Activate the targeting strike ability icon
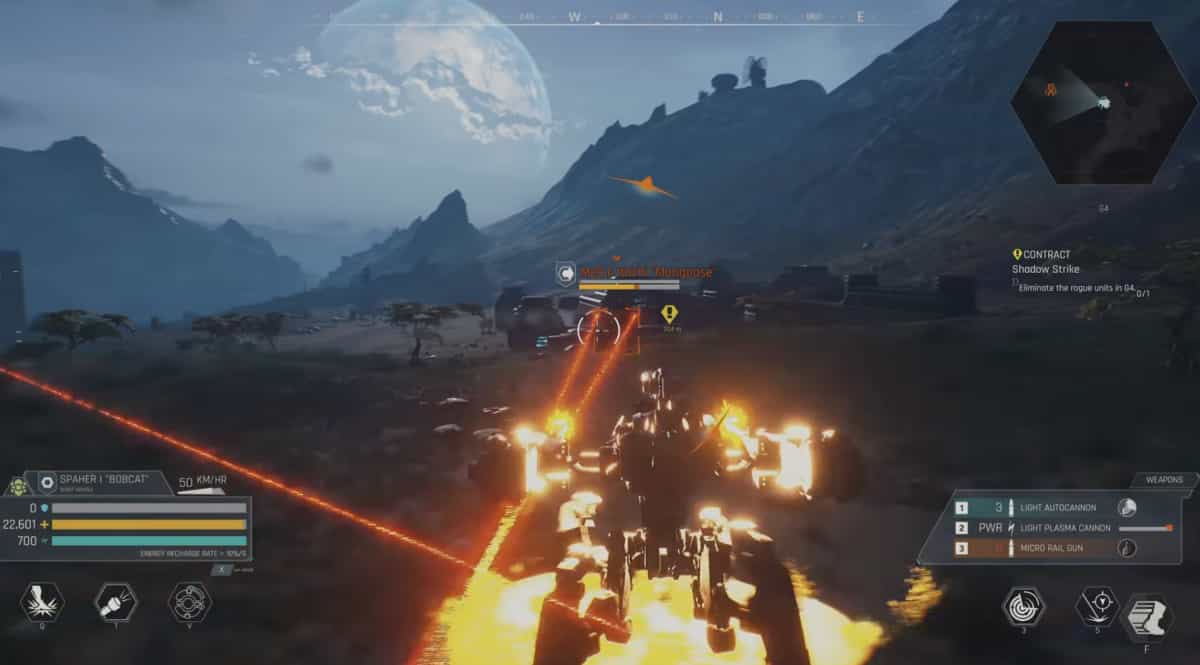The image size is (1200, 665). pyautogui.click(x=1096, y=606)
